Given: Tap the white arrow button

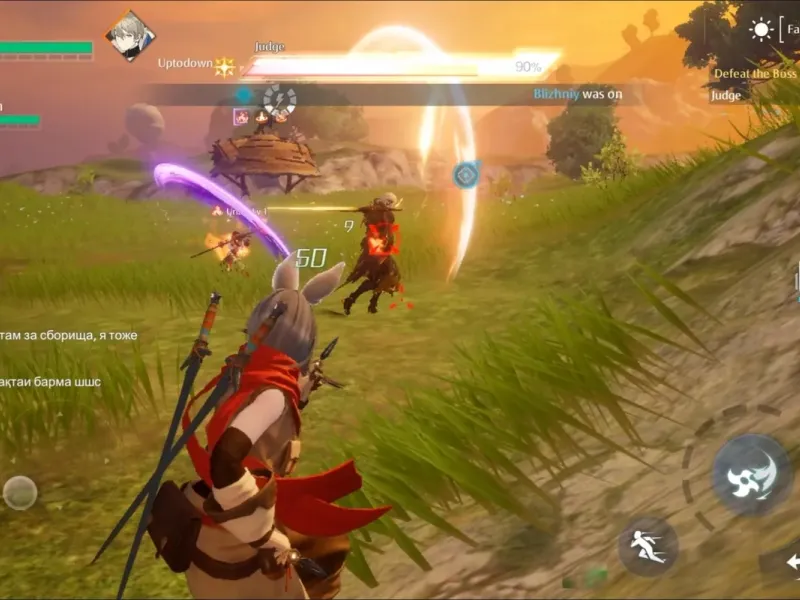Looking at the screenshot, I should tap(789, 561).
